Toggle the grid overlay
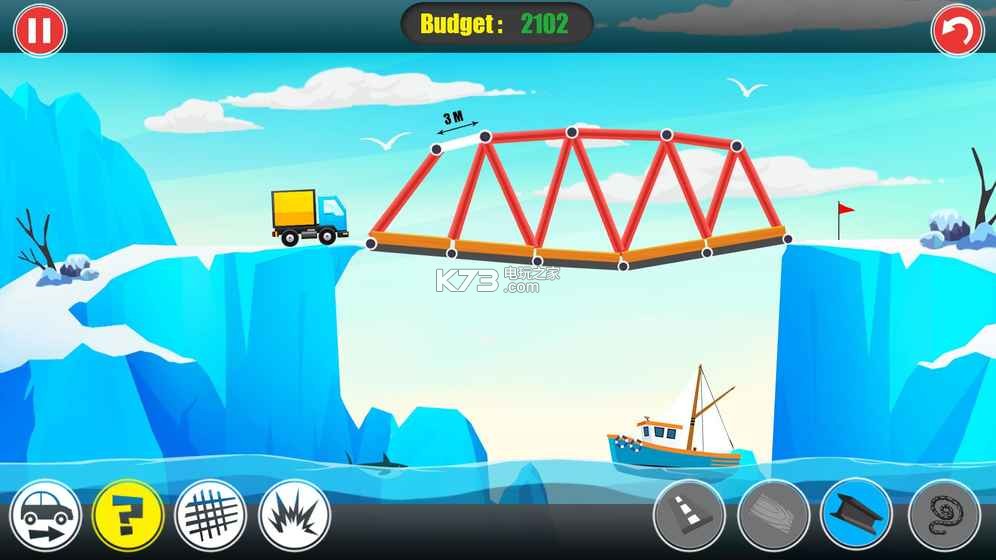 pyautogui.click(x=210, y=517)
